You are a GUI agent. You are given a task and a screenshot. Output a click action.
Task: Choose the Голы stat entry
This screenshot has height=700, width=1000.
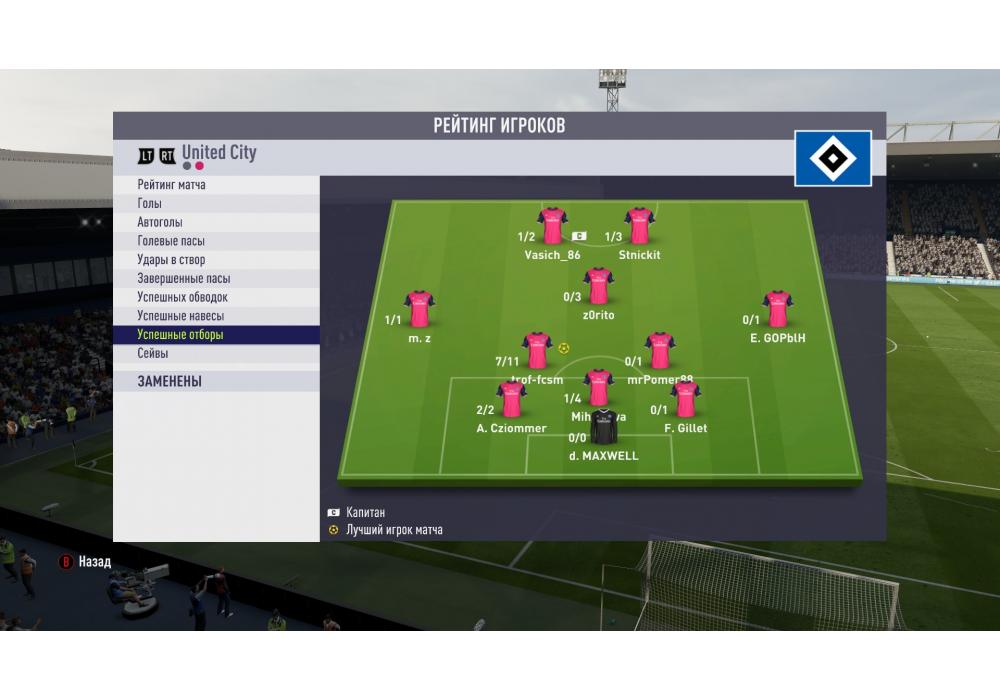(150, 204)
